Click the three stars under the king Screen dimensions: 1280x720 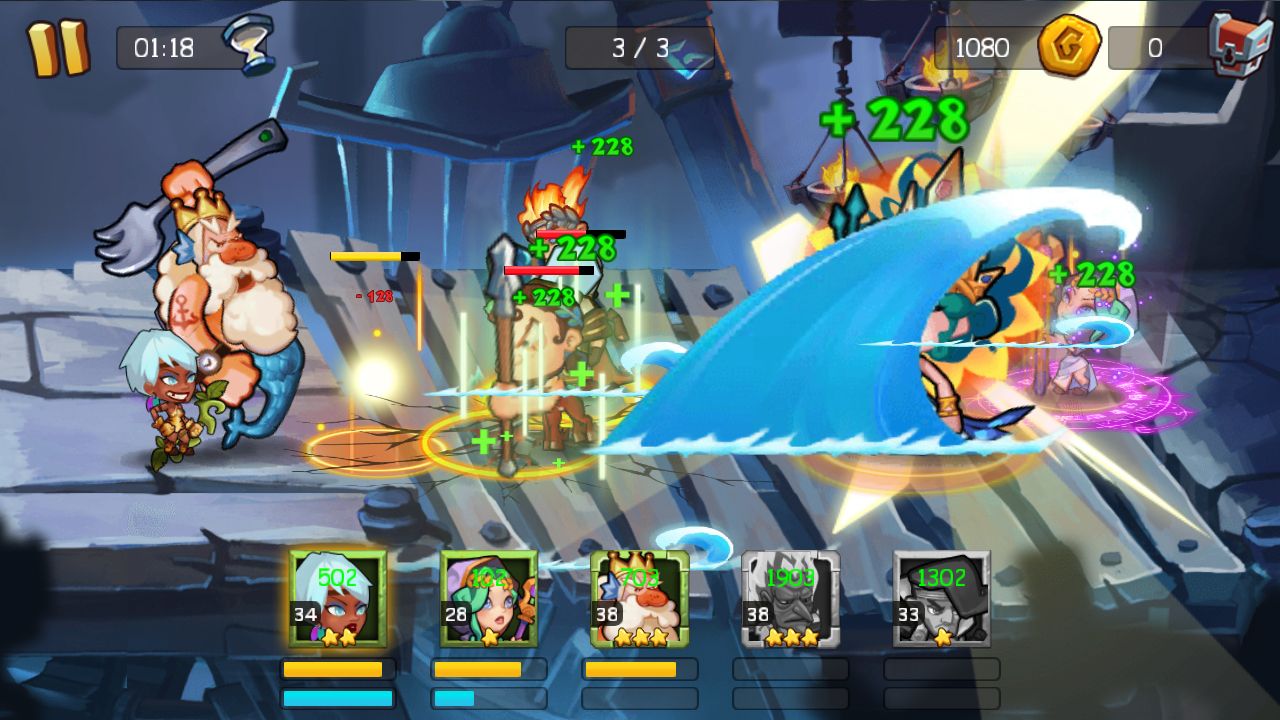[641, 634]
